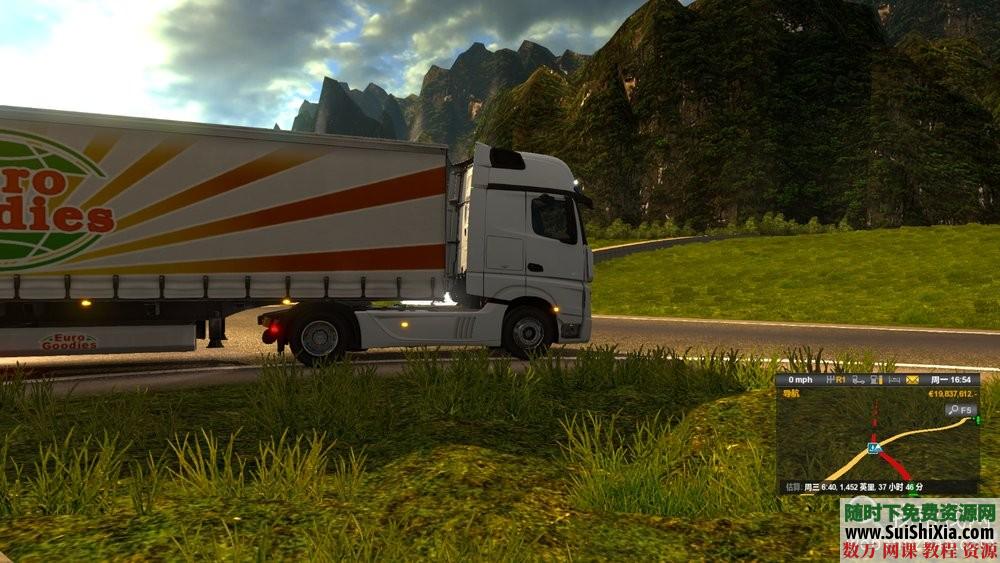The width and height of the screenshot is (1000, 563).
Task: Click the F5 magnifier map zoom button
Action: 962,409
